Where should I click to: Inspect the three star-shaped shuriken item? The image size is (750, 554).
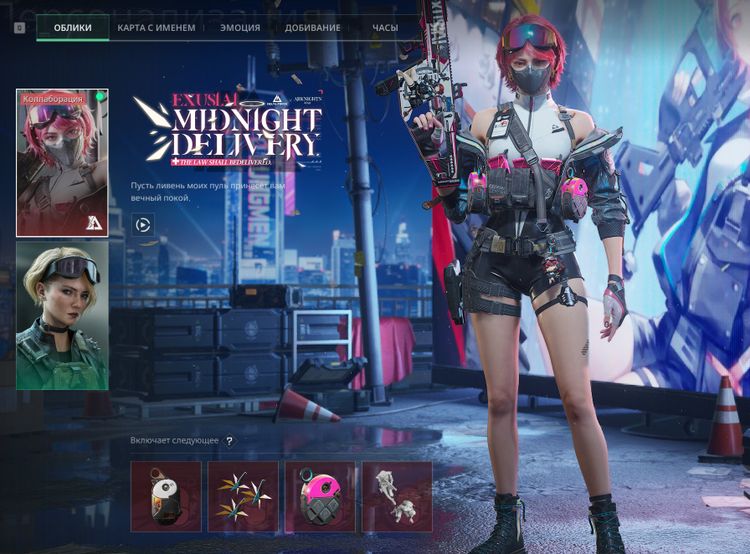point(243,496)
